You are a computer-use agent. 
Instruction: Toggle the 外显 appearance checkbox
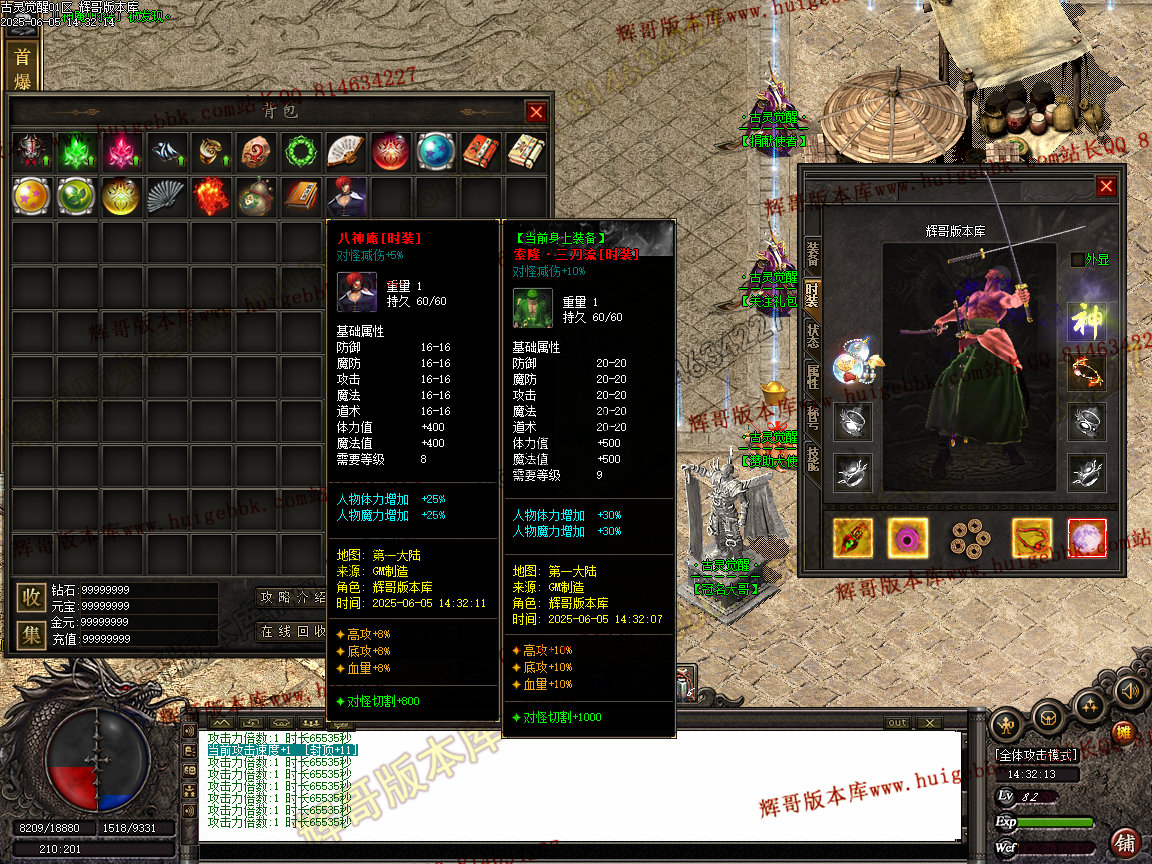[1077, 260]
